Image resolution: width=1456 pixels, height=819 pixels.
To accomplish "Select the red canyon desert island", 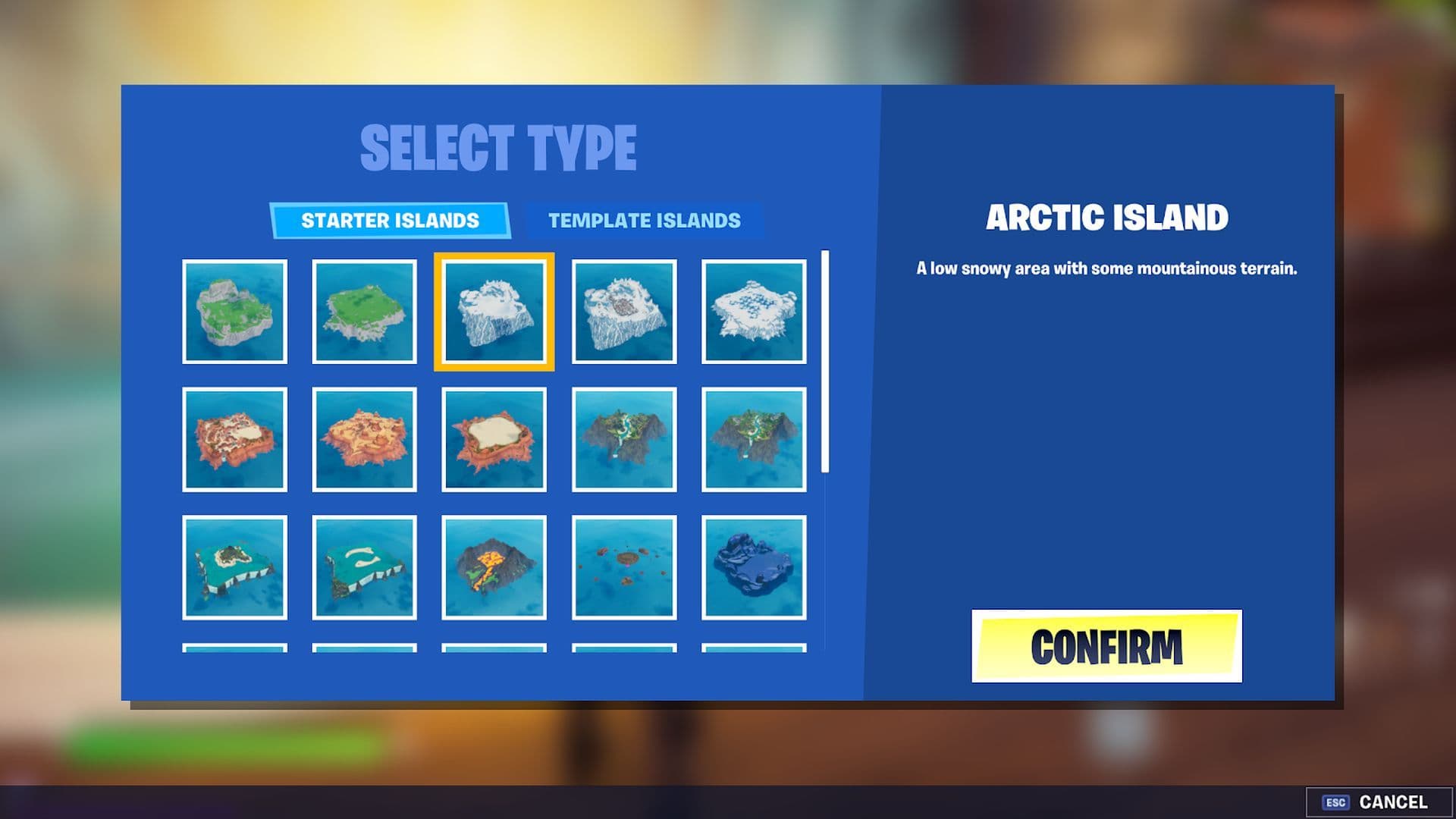I will coord(235,438).
